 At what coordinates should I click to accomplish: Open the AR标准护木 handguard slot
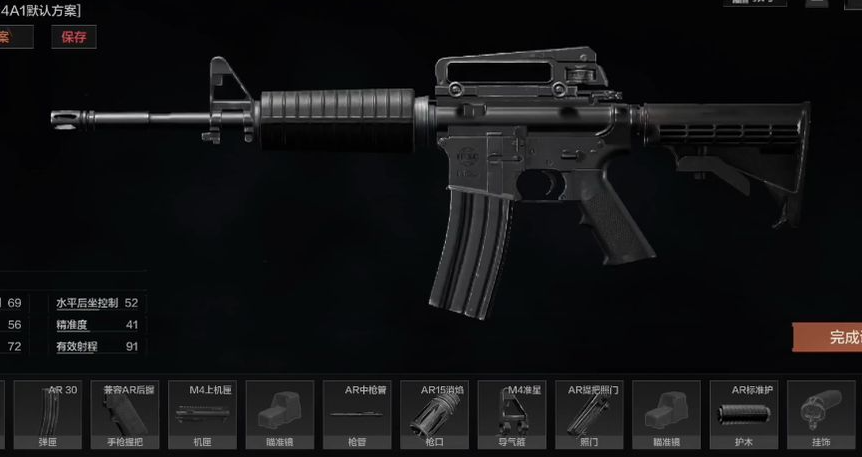tap(743, 415)
